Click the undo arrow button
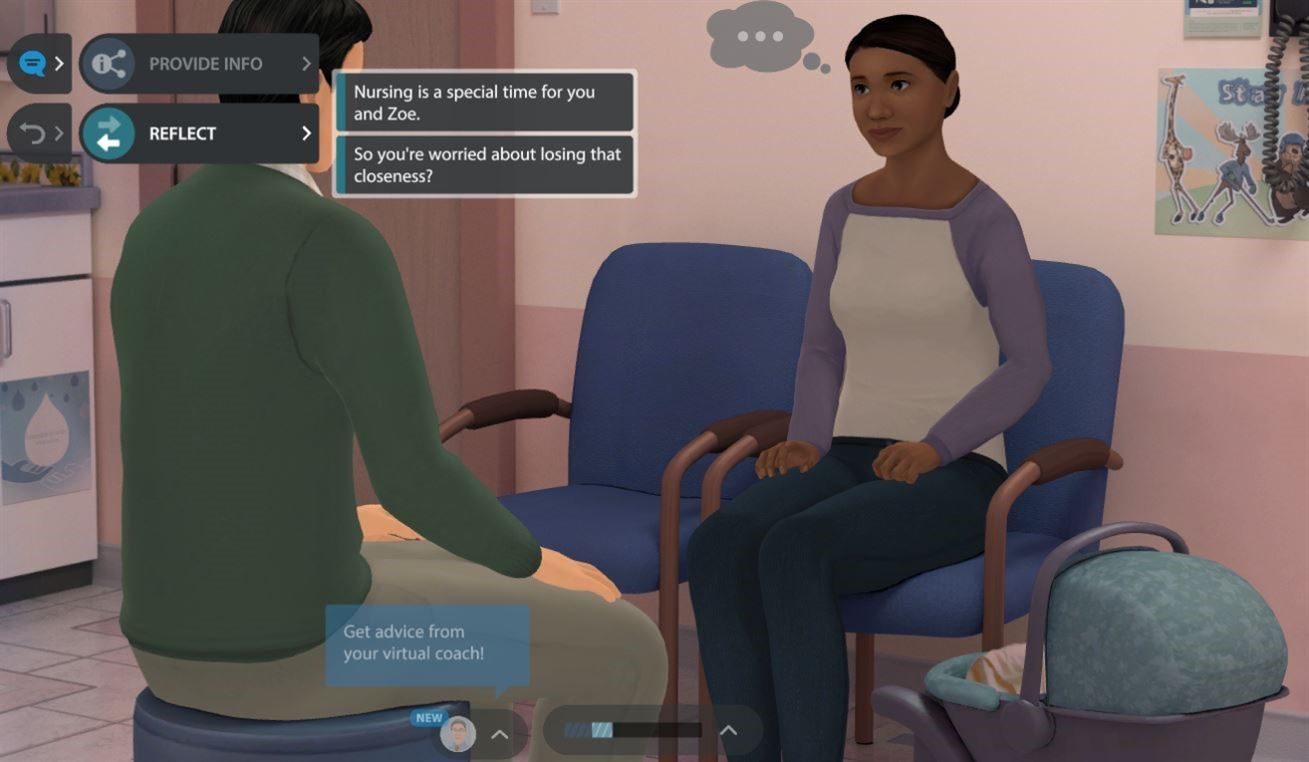This screenshot has height=762, width=1309. [x=32, y=133]
